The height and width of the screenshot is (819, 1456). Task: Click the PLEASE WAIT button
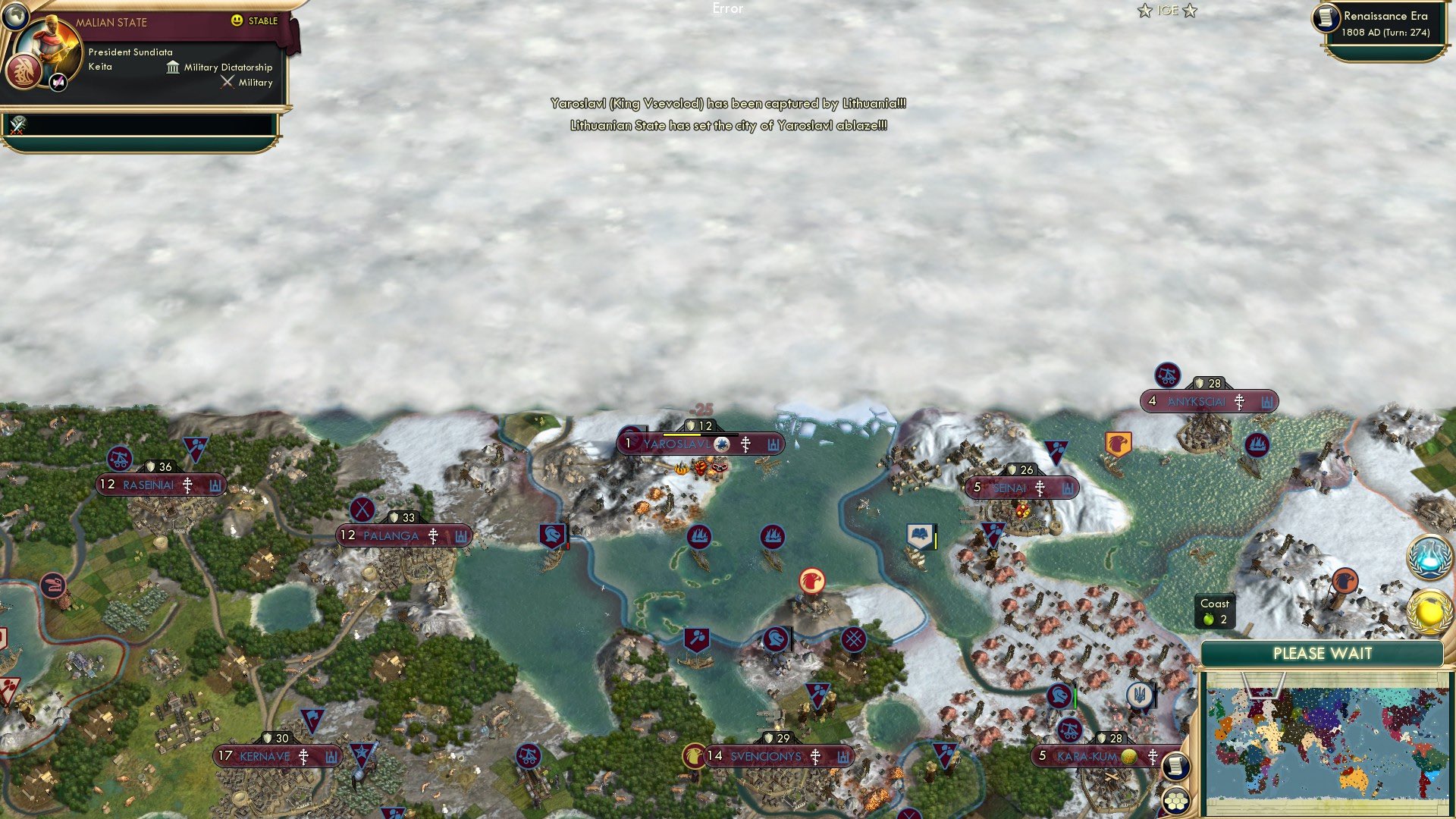(1324, 653)
